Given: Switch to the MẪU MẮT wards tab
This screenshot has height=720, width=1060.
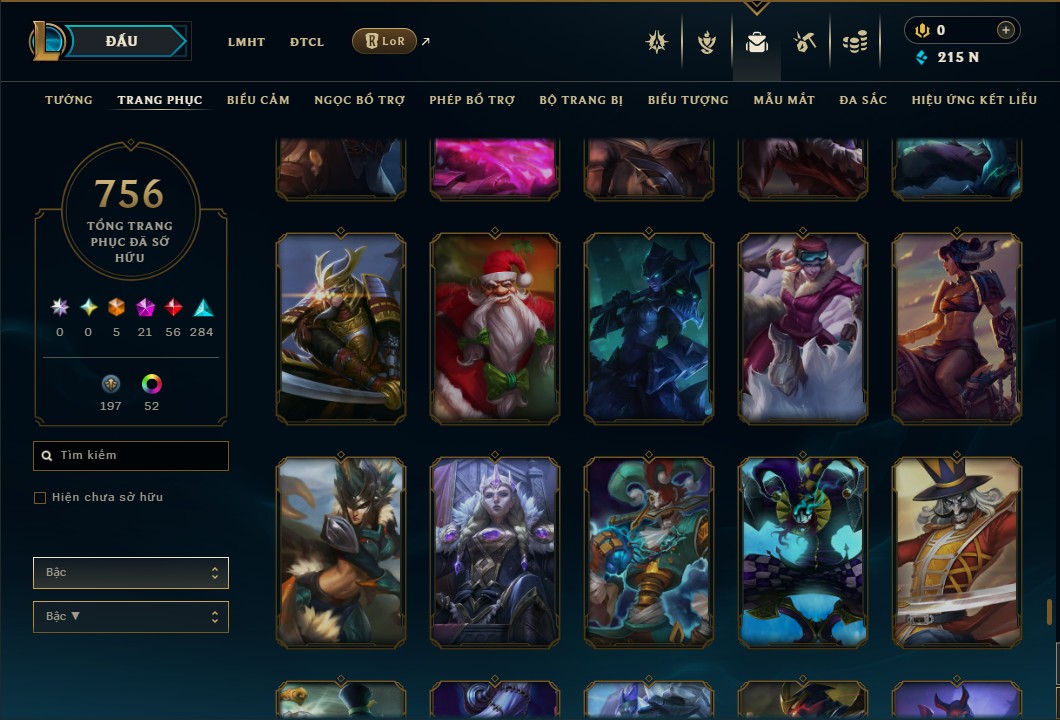Looking at the screenshot, I should [784, 100].
